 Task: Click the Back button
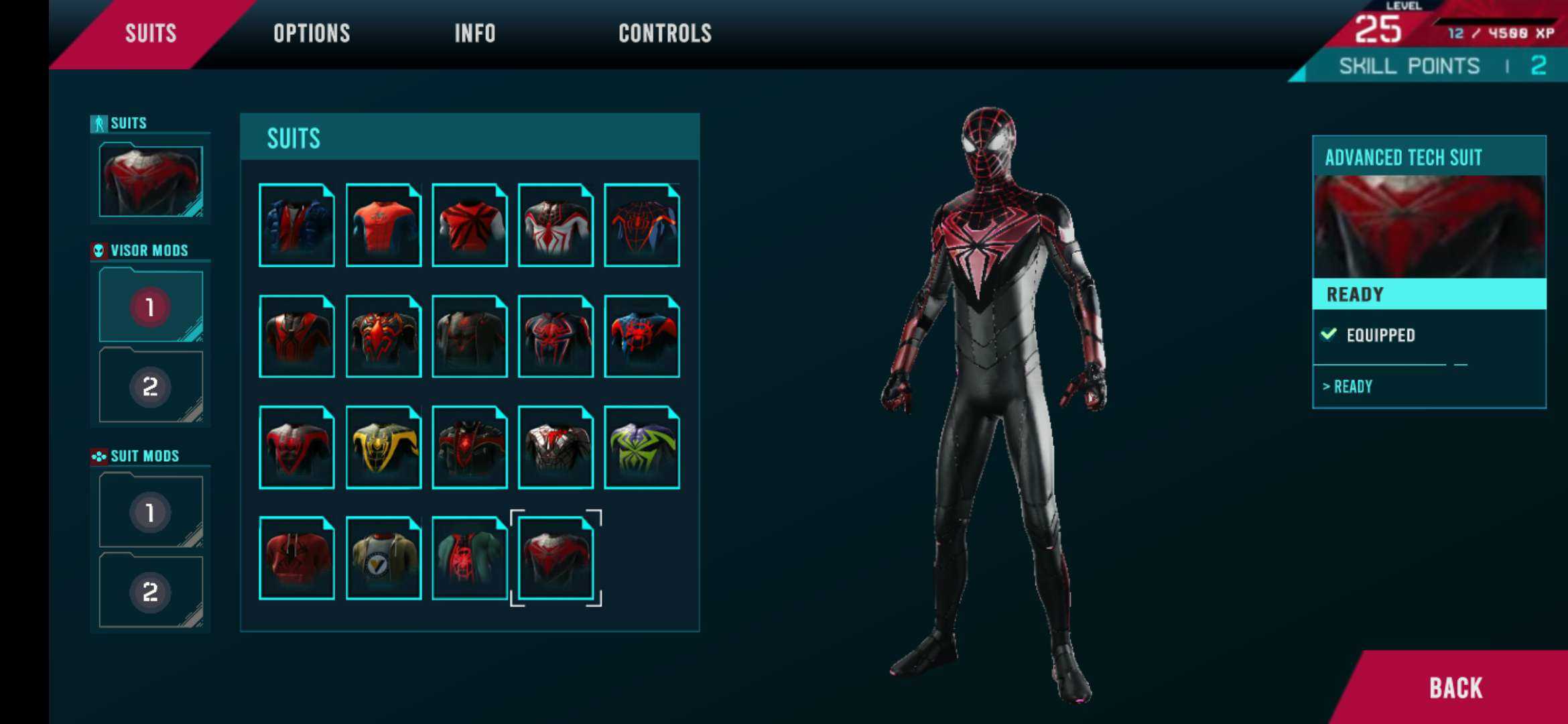[x=1455, y=688]
